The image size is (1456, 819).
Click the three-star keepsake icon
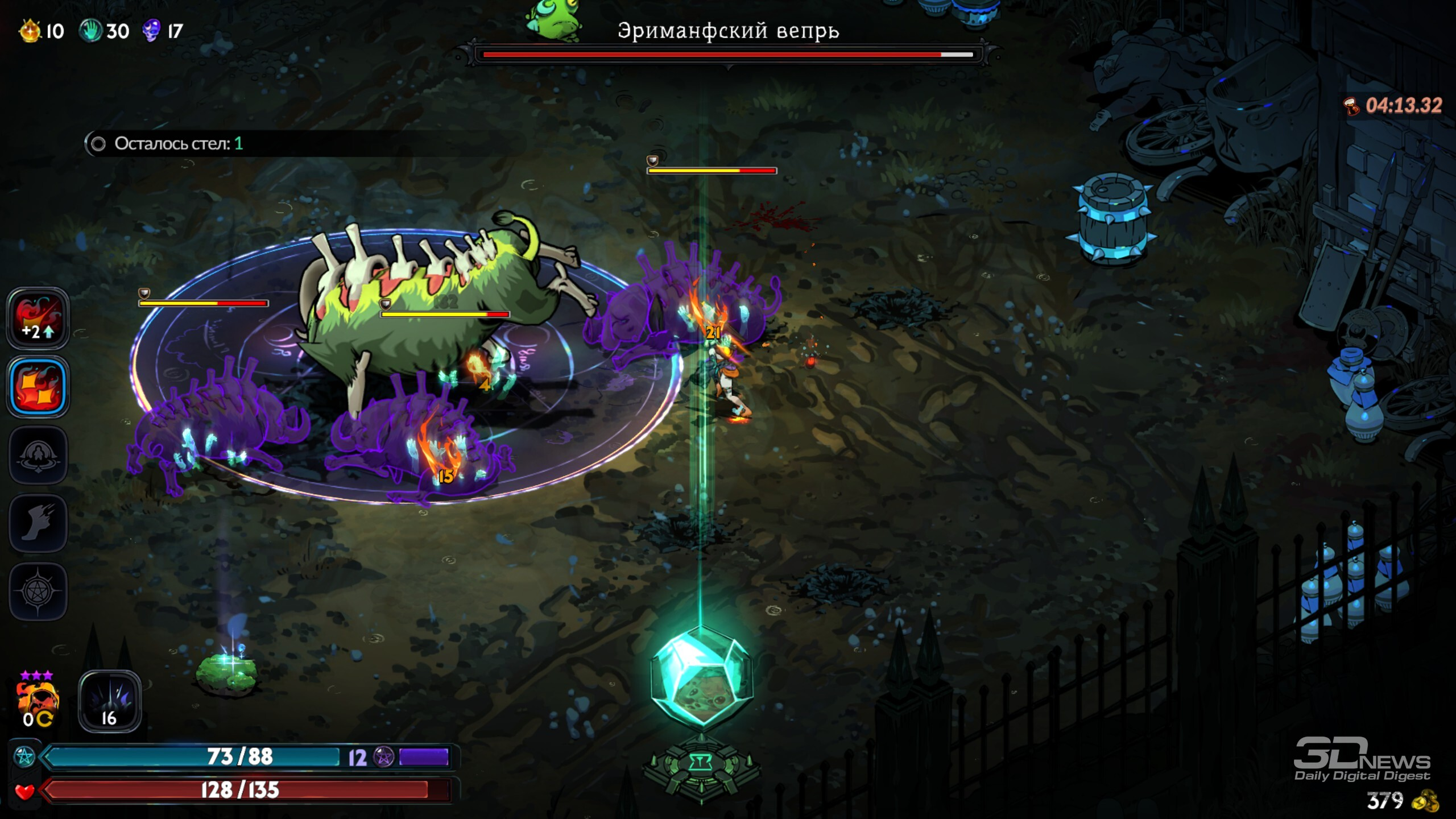(x=38, y=701)
